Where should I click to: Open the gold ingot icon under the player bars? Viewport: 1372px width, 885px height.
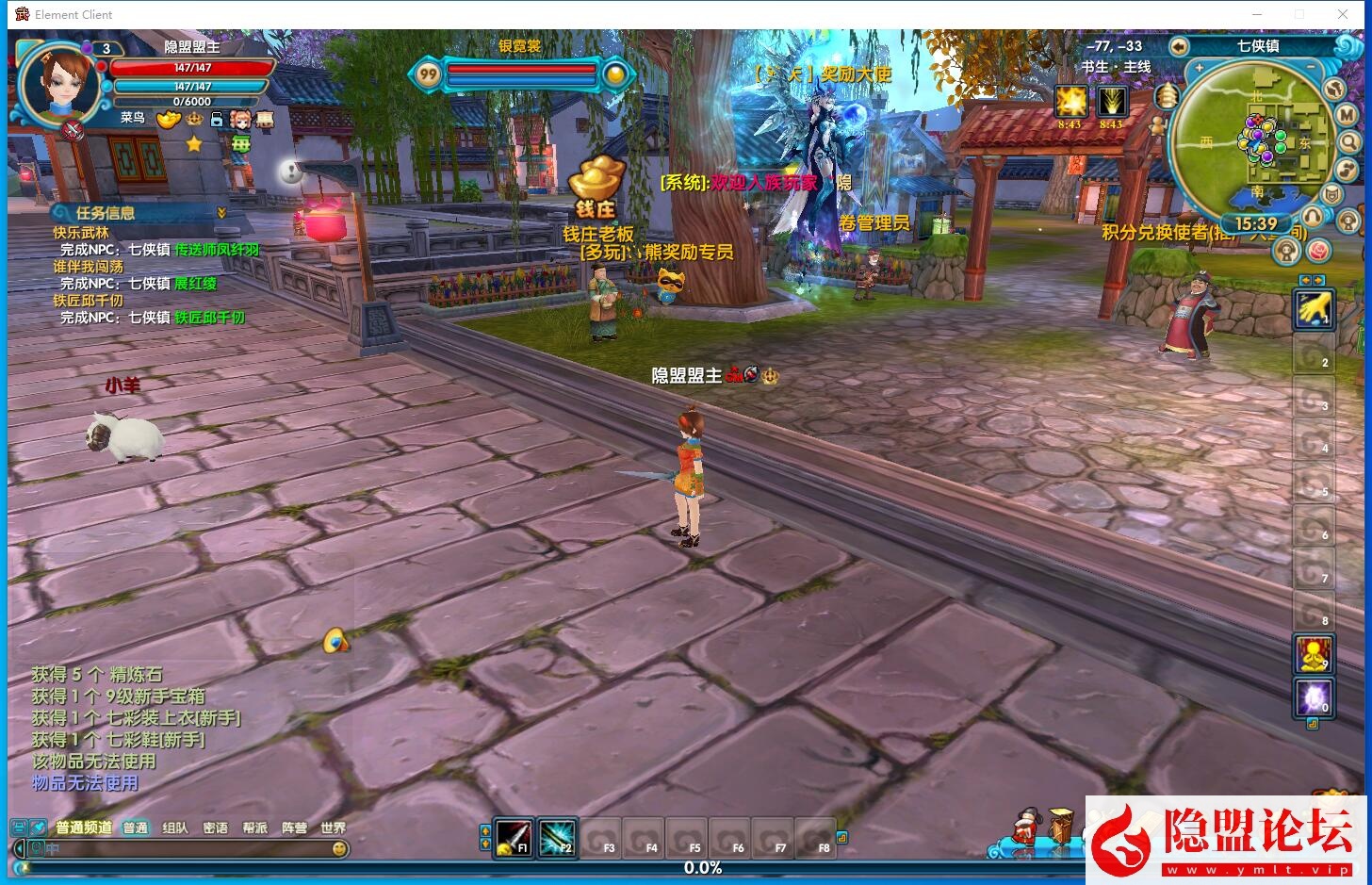169,120
